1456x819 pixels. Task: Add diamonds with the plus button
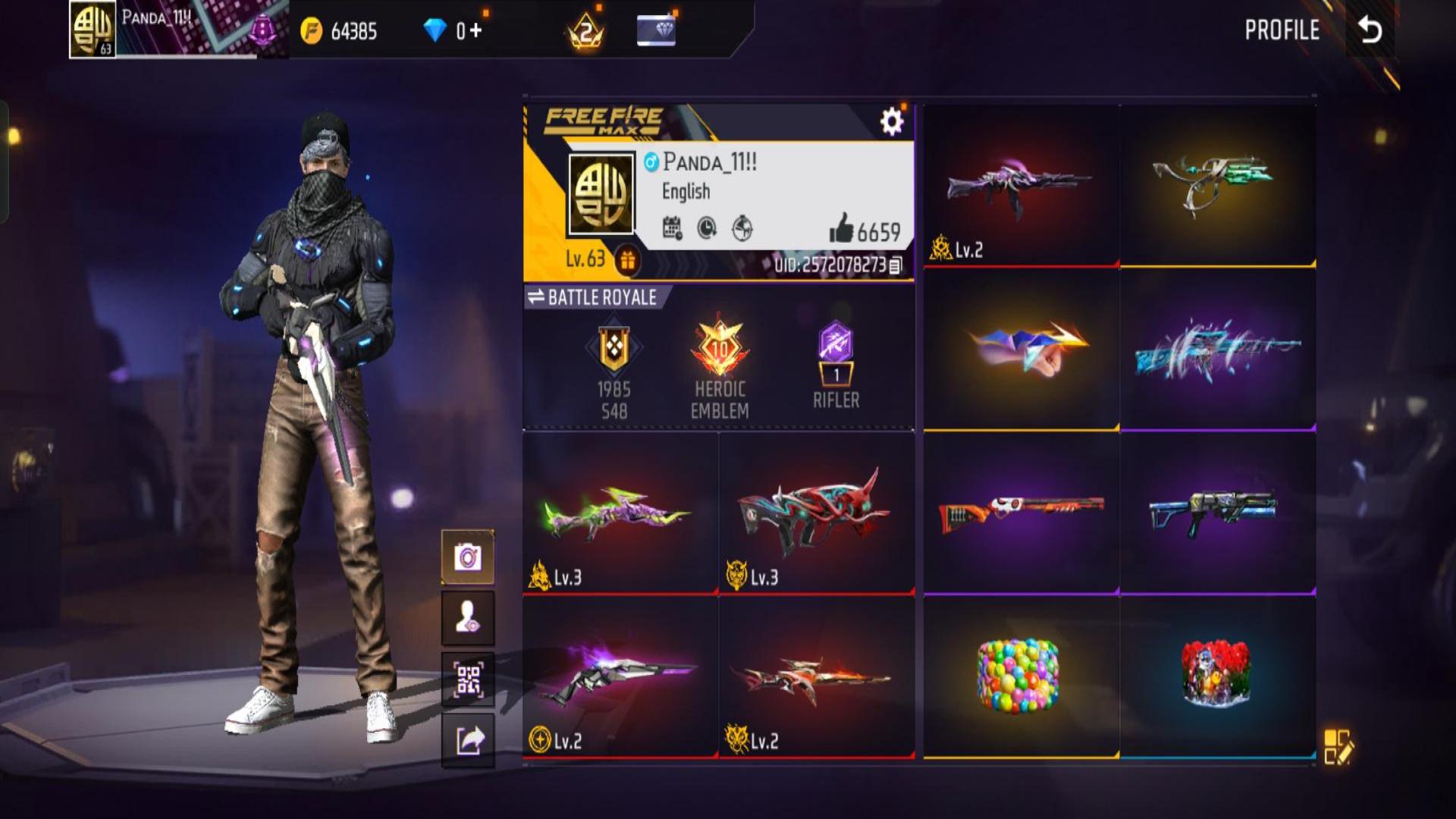tap(475, 30)
